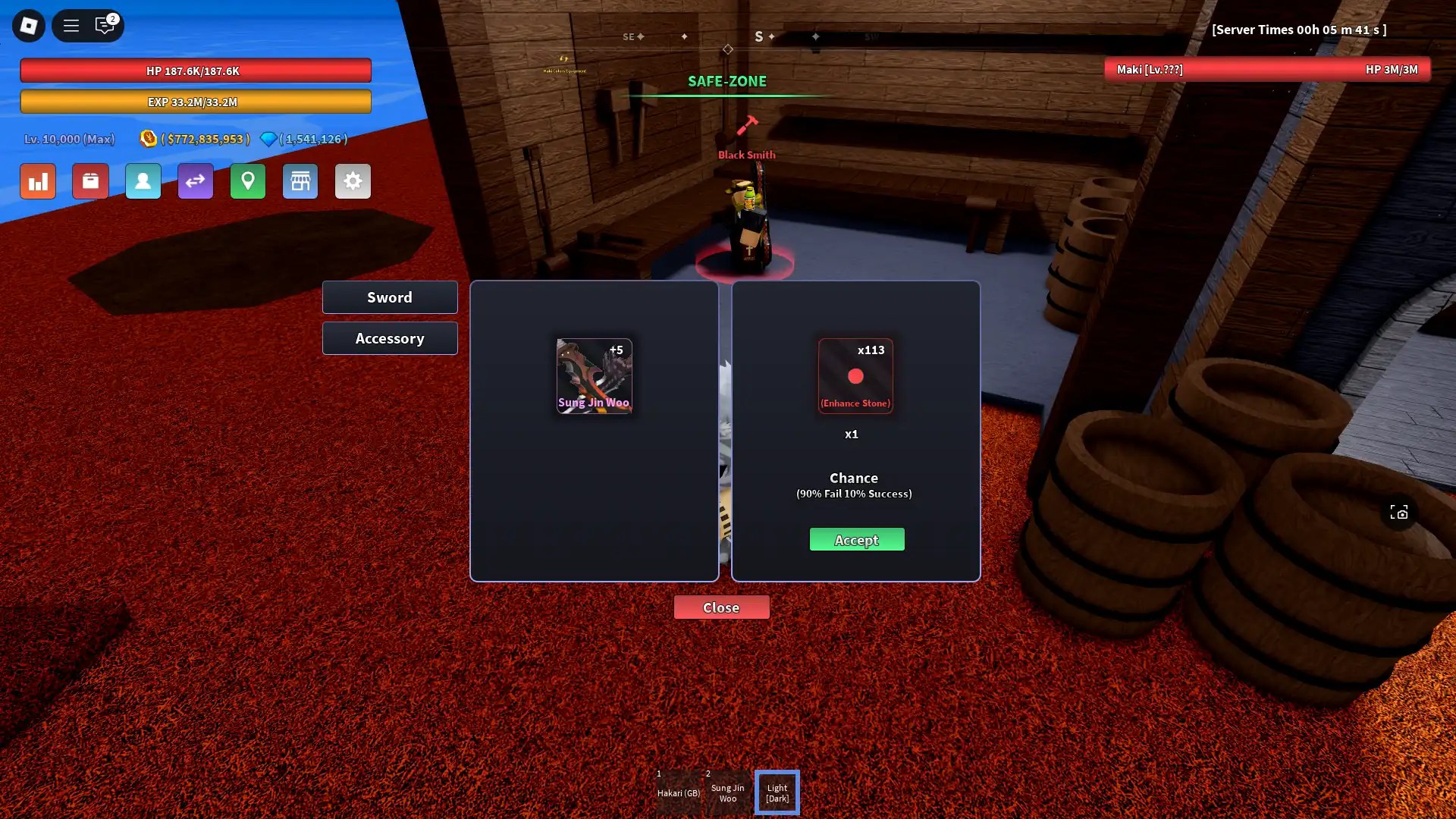The image size is (1456, 819).
Task: Open the green map pin icon
Action: click(248, 181)
